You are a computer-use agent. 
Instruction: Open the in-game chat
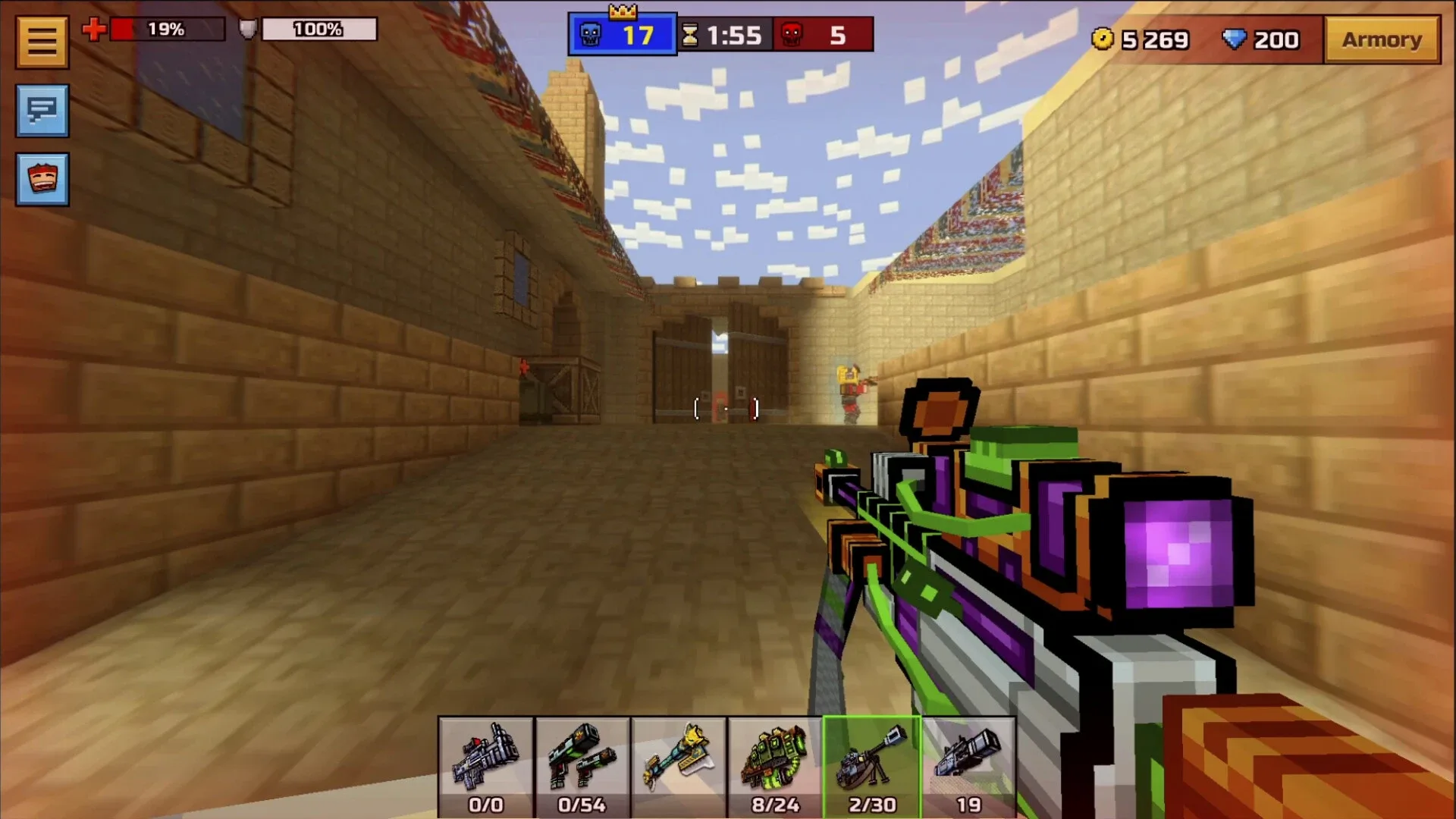click(x=42, y=111)
